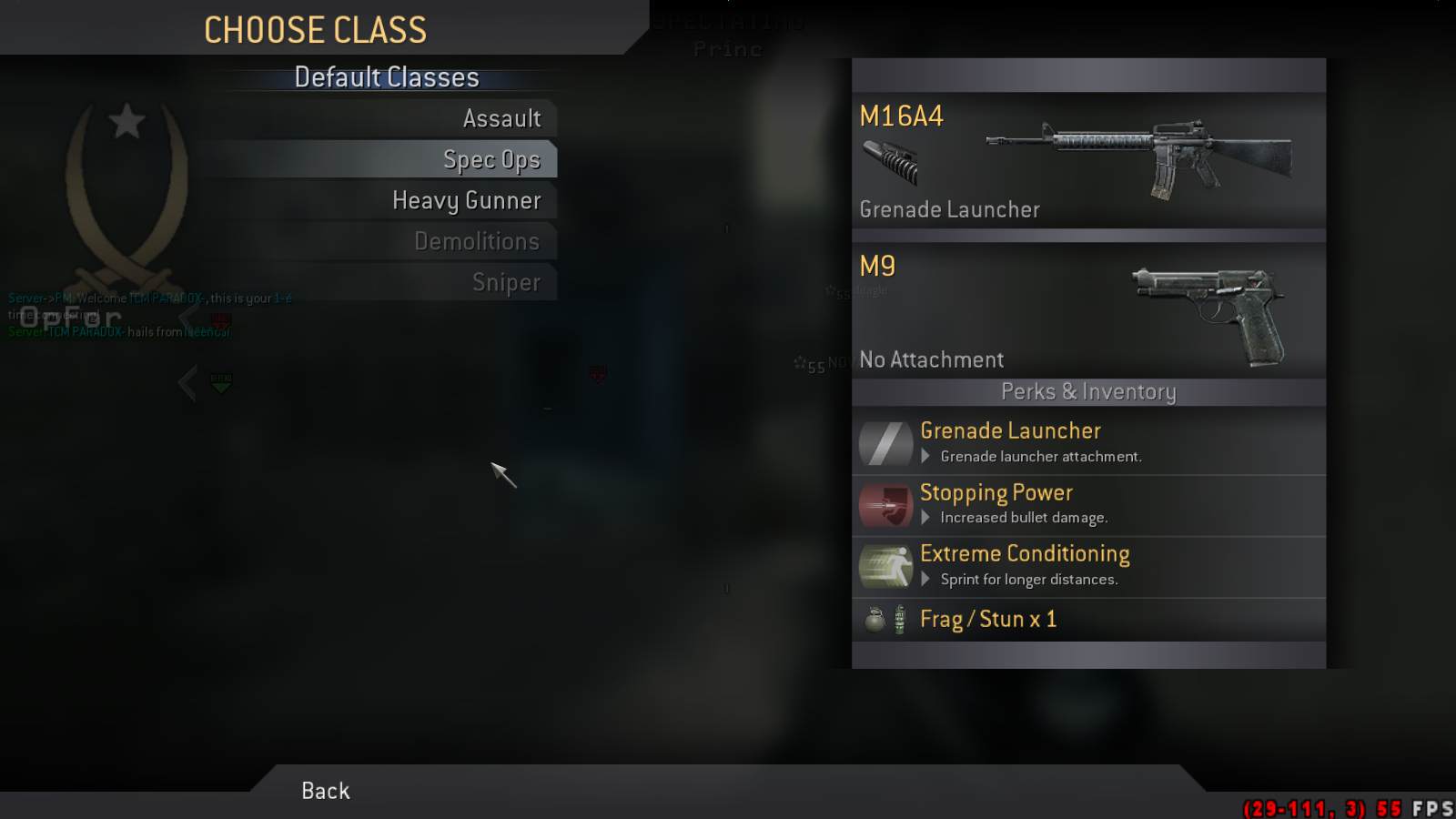Viewport: 1456px width, 819px height.
Task: Click the Default Classes header
Action: point(386,77)
